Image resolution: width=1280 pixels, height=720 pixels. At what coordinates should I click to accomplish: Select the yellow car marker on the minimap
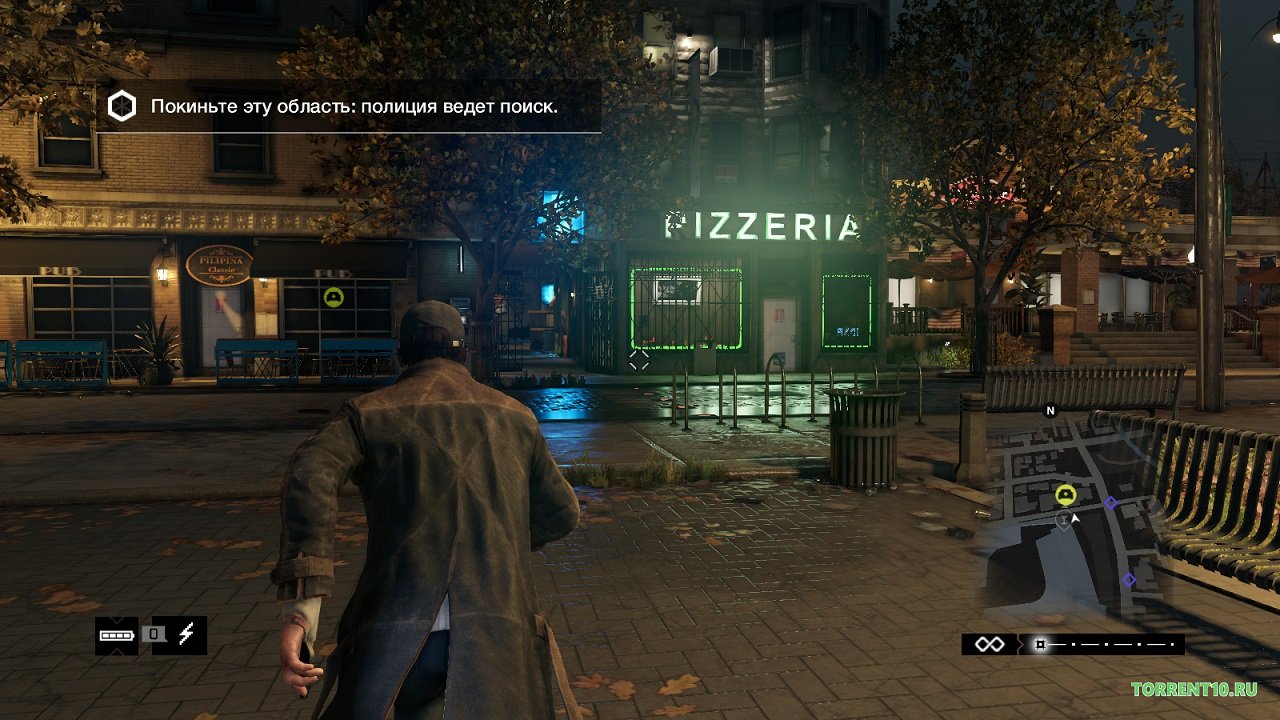[x=1065, y=494]
